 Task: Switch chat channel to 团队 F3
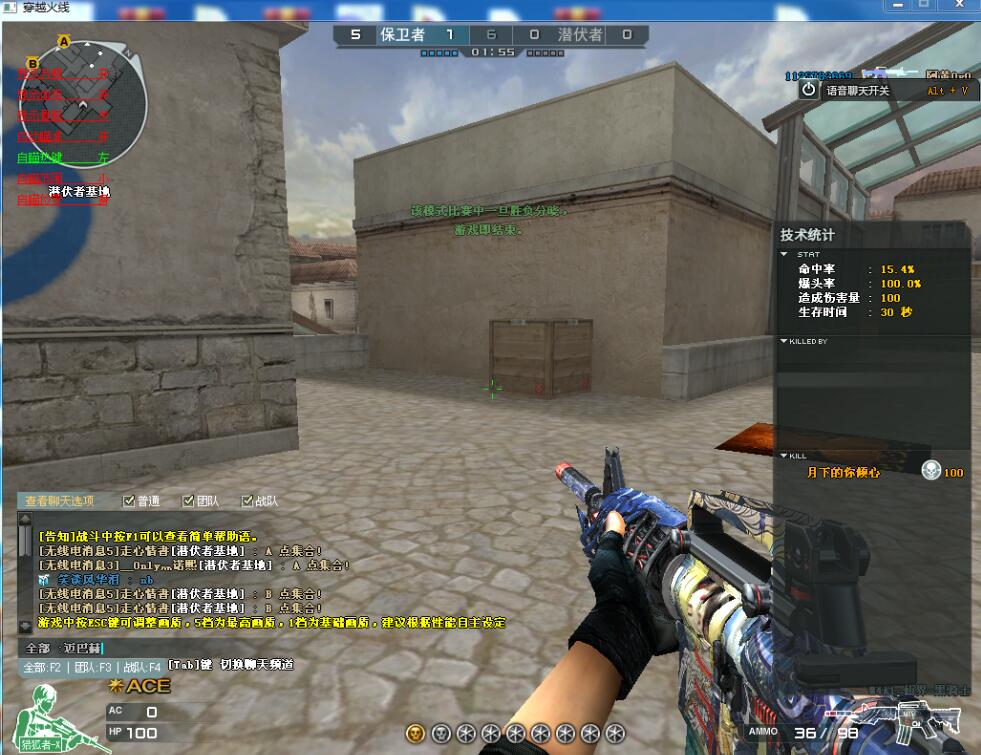92,666
